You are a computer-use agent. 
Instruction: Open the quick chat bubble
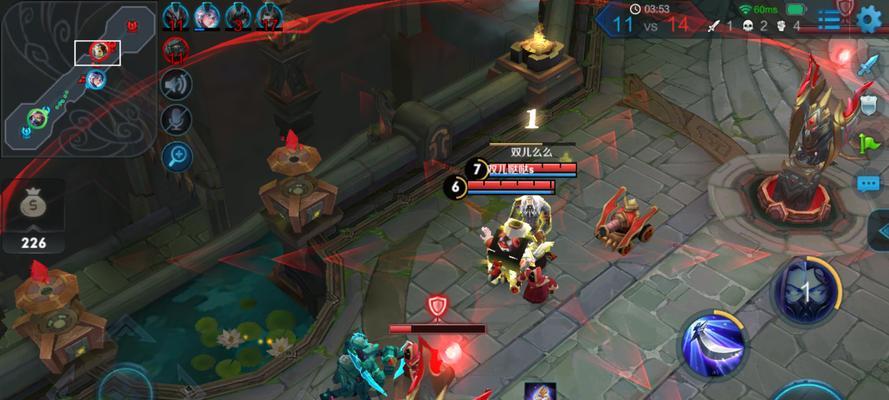(867, 184)
